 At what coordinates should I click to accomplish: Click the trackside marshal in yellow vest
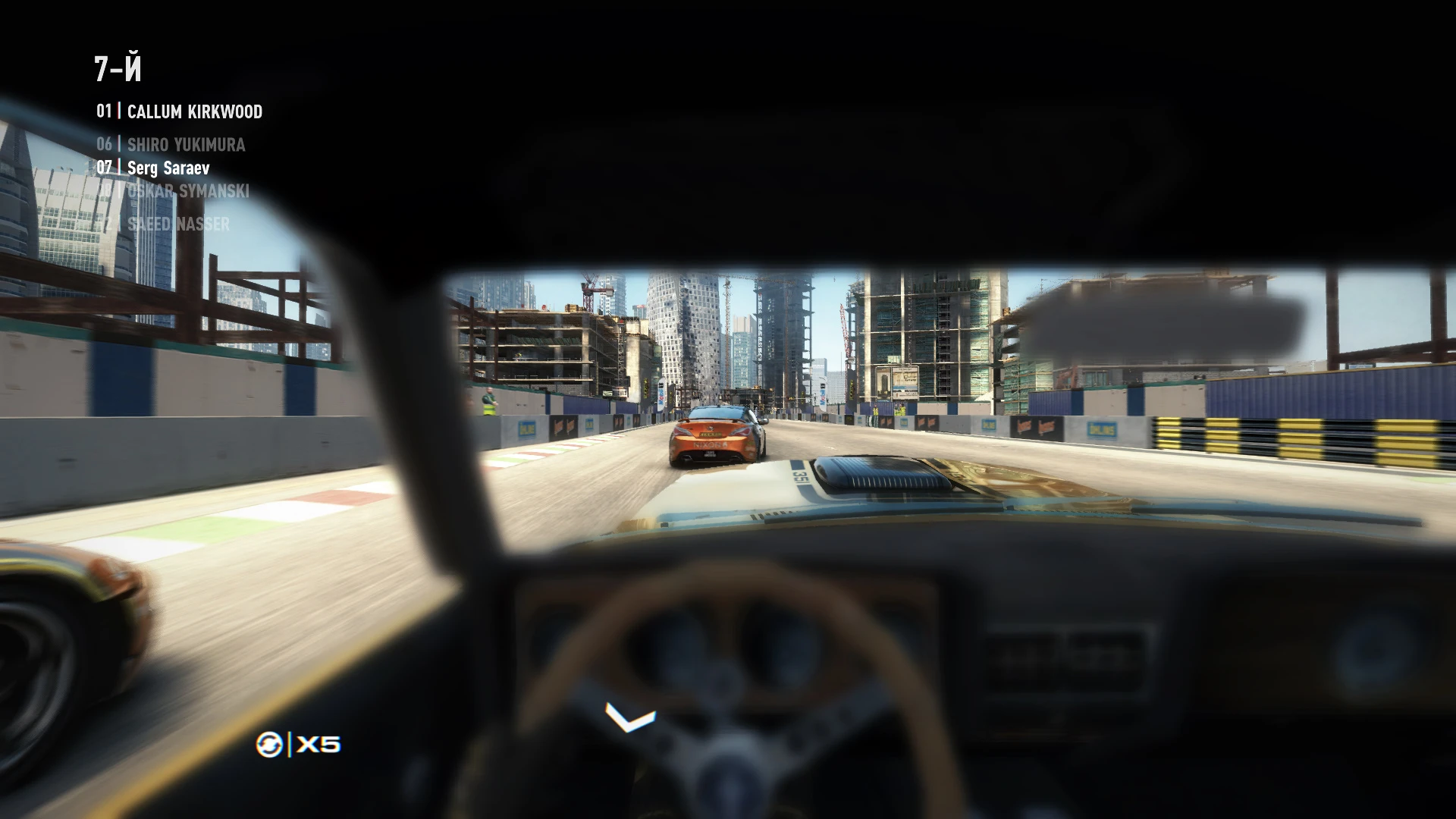[488, 400]
